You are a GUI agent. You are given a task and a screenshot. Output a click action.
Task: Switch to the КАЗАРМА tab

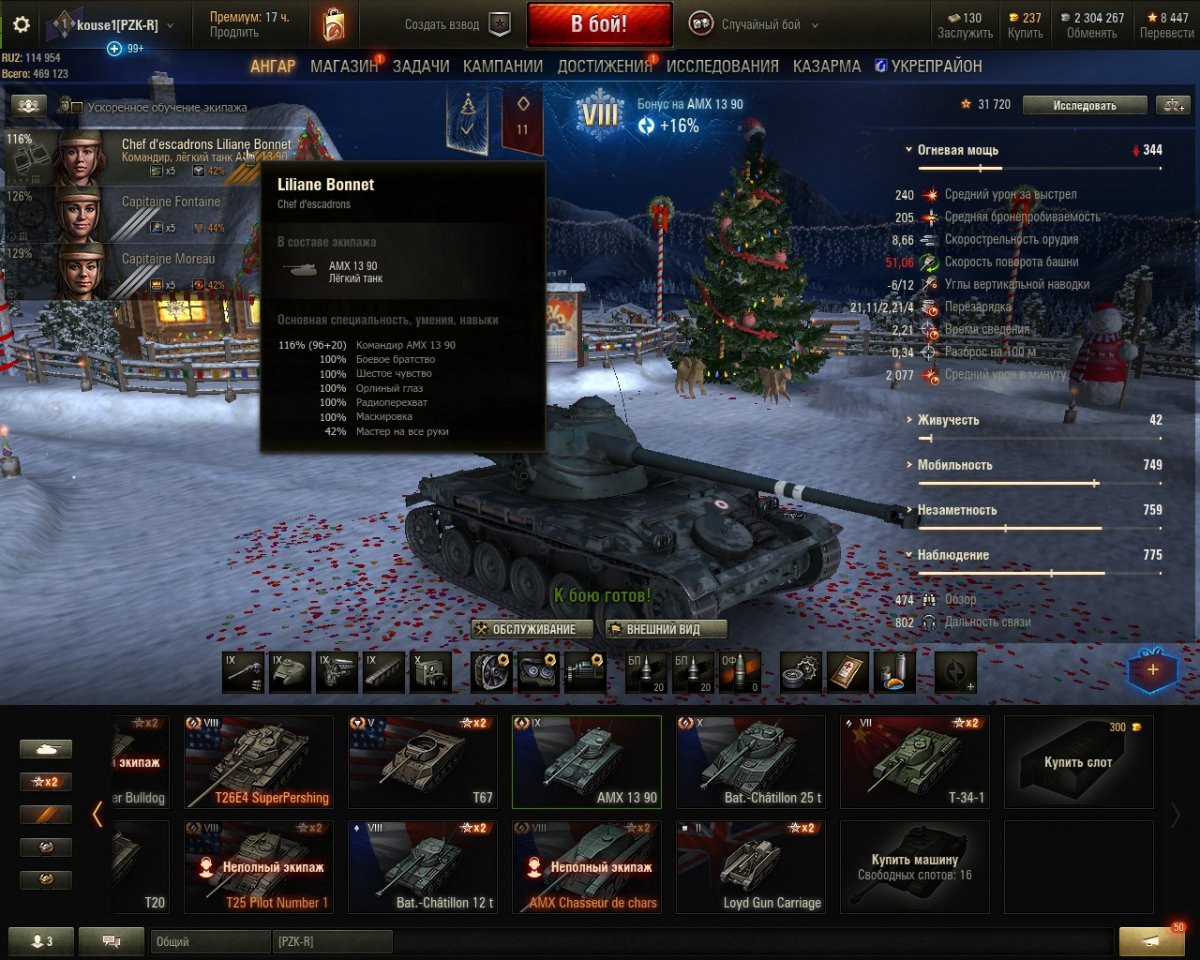(x=827, y=66)
